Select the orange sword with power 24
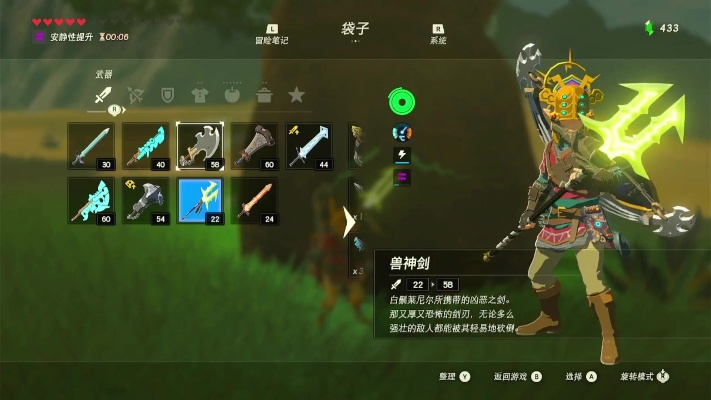The width and height of the screenshot is (711, 400). (255, 200)
